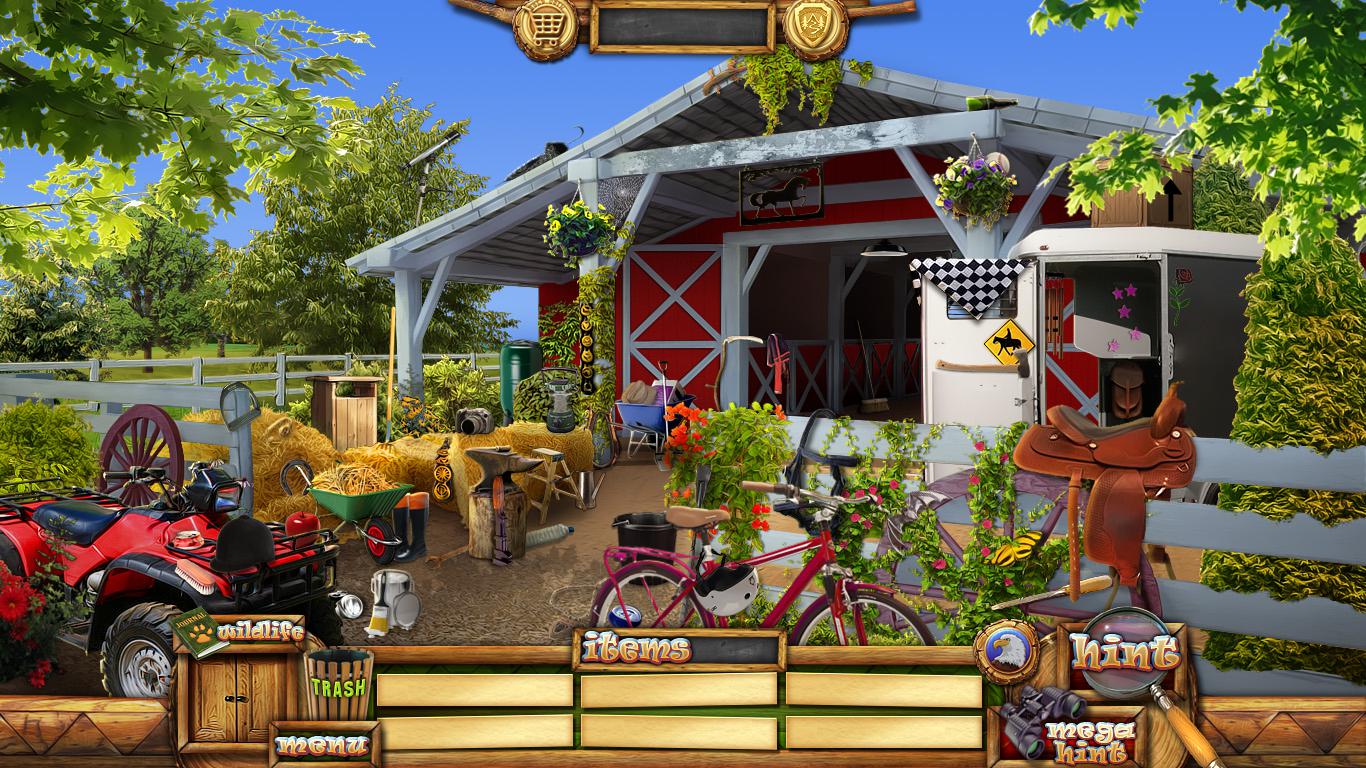
Task: Click the eagle emblem icon
Action: [x=1006, y=653]
